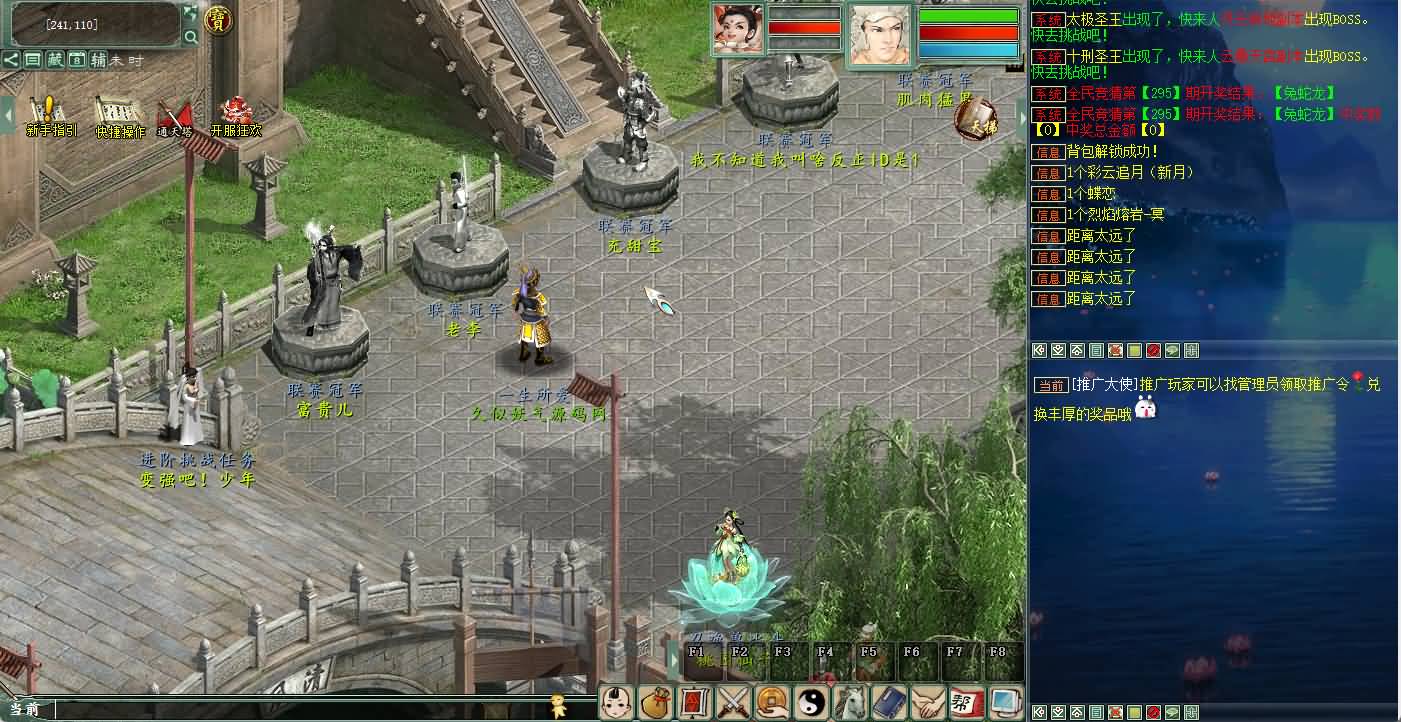This screenshot has height=722, width=1401.
Task: Enter the 通天塔 tower event
Action: click(x=177, y=114)
